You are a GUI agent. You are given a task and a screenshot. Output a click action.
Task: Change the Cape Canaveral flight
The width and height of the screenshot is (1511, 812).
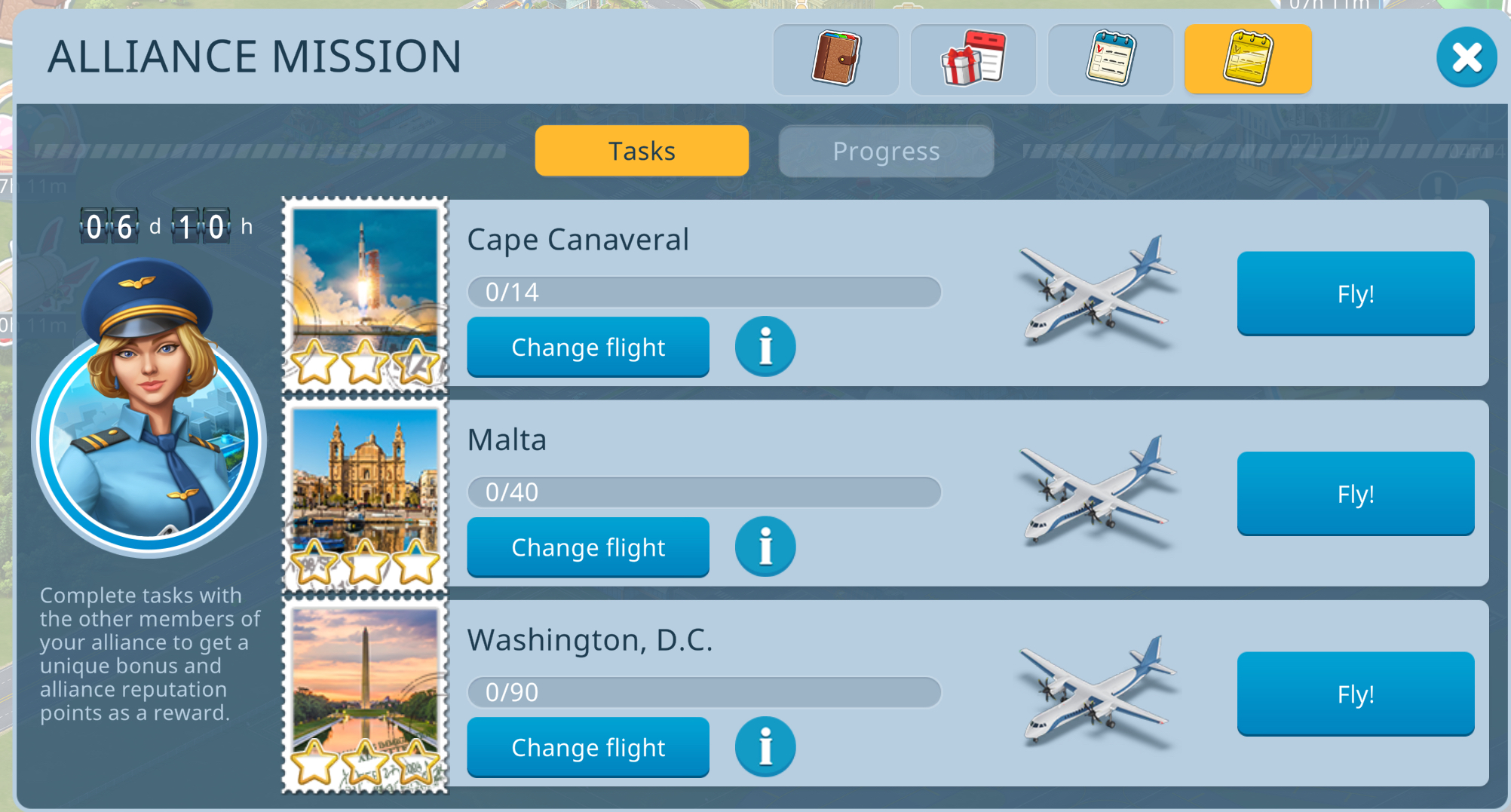click(588, 347)
